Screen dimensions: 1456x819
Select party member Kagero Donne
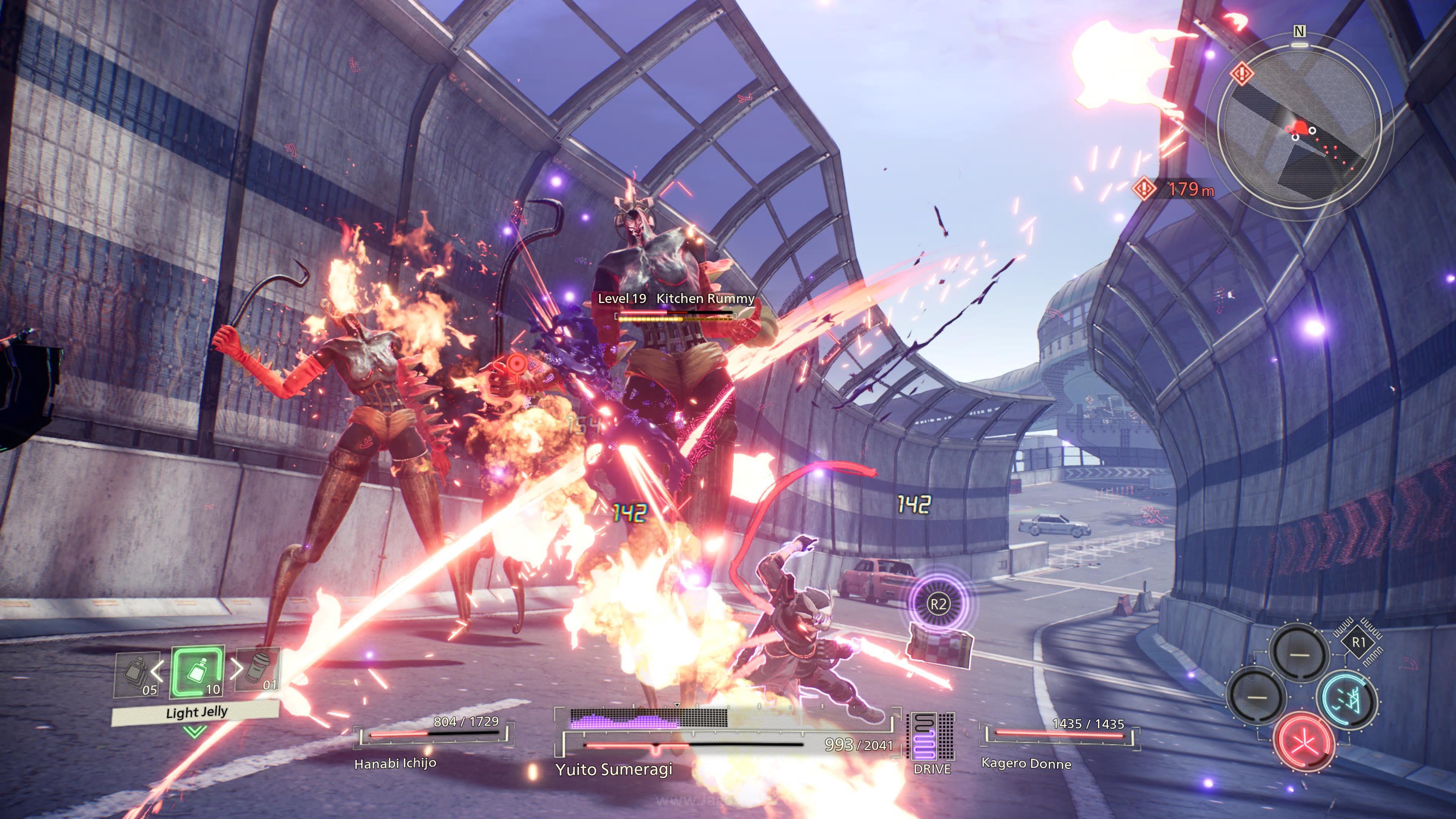click(x=1026, y=764)
